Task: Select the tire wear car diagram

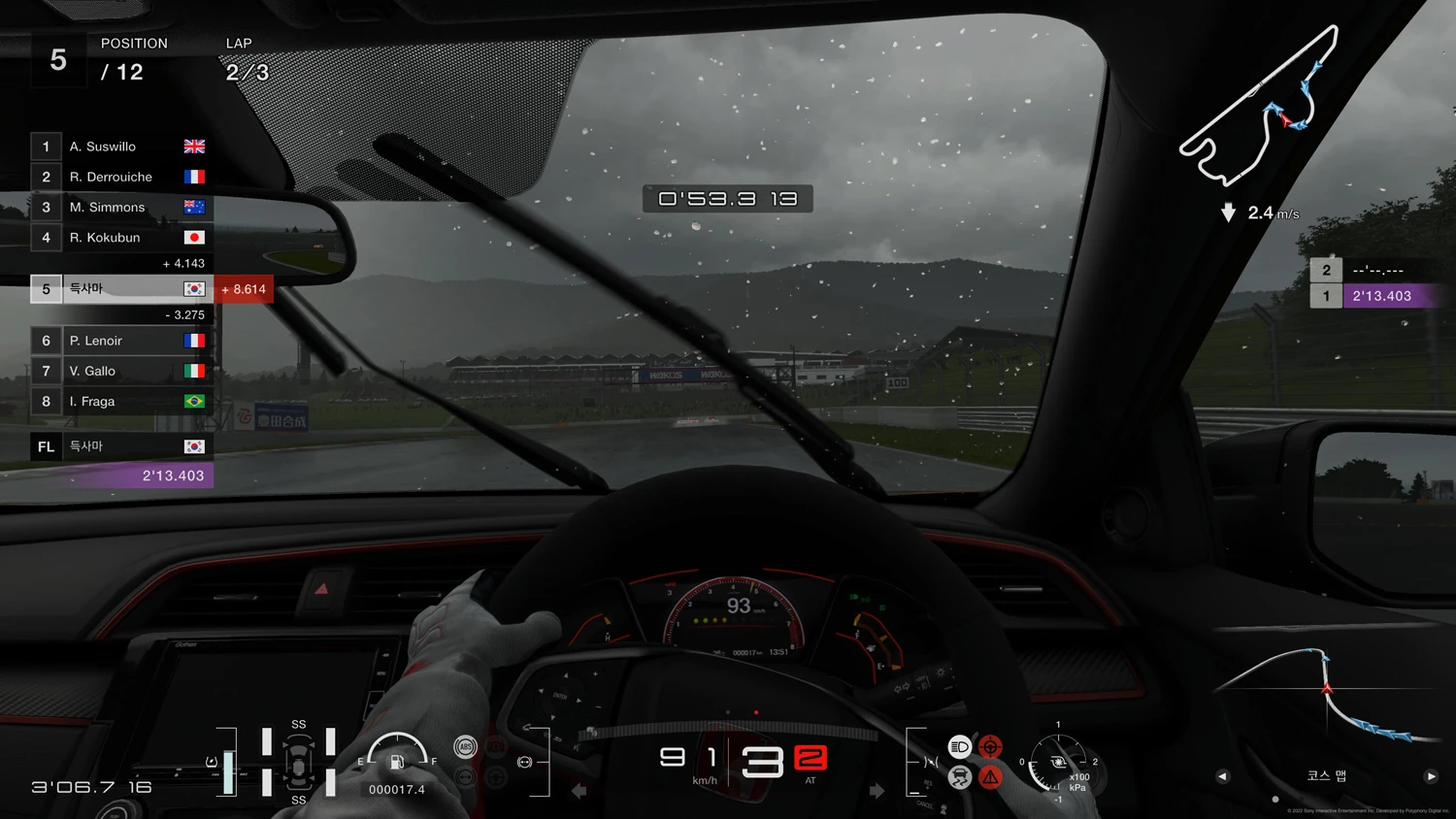Action: click(298, 763)
